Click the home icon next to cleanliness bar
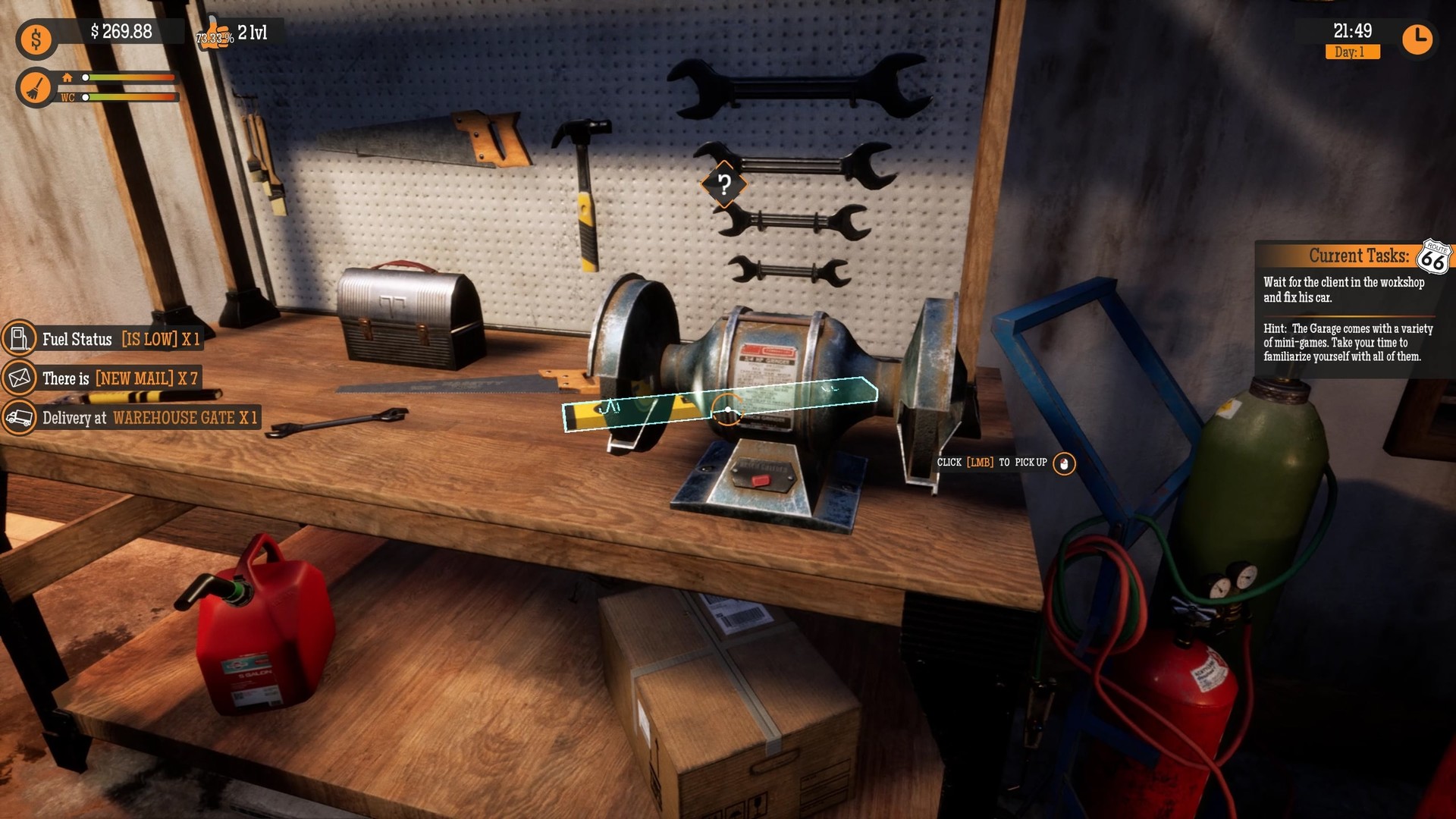Viewport: 1456px width, 819px height. pos(68,77)
